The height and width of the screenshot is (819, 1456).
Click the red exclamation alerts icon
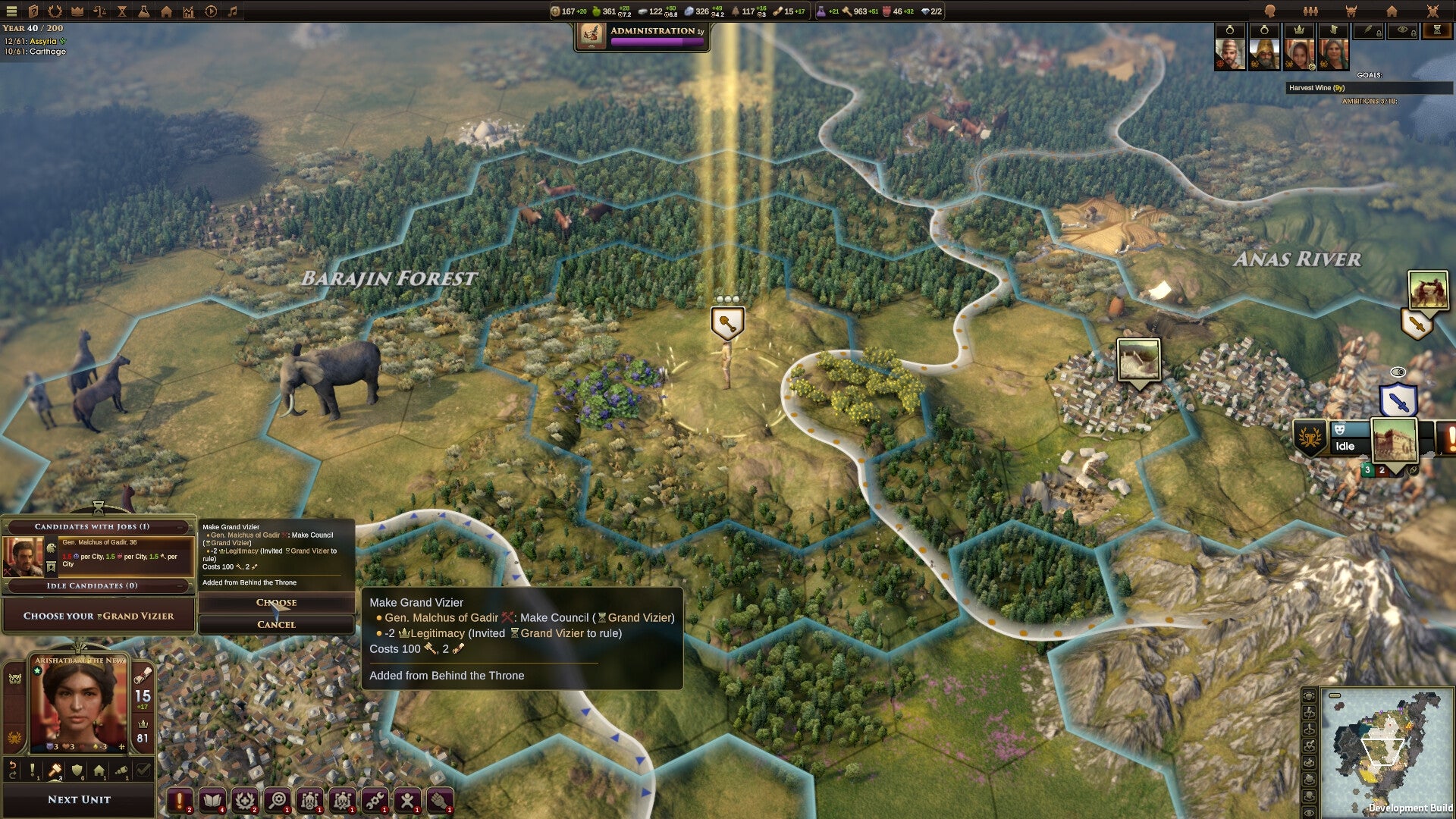click(180, 798)
